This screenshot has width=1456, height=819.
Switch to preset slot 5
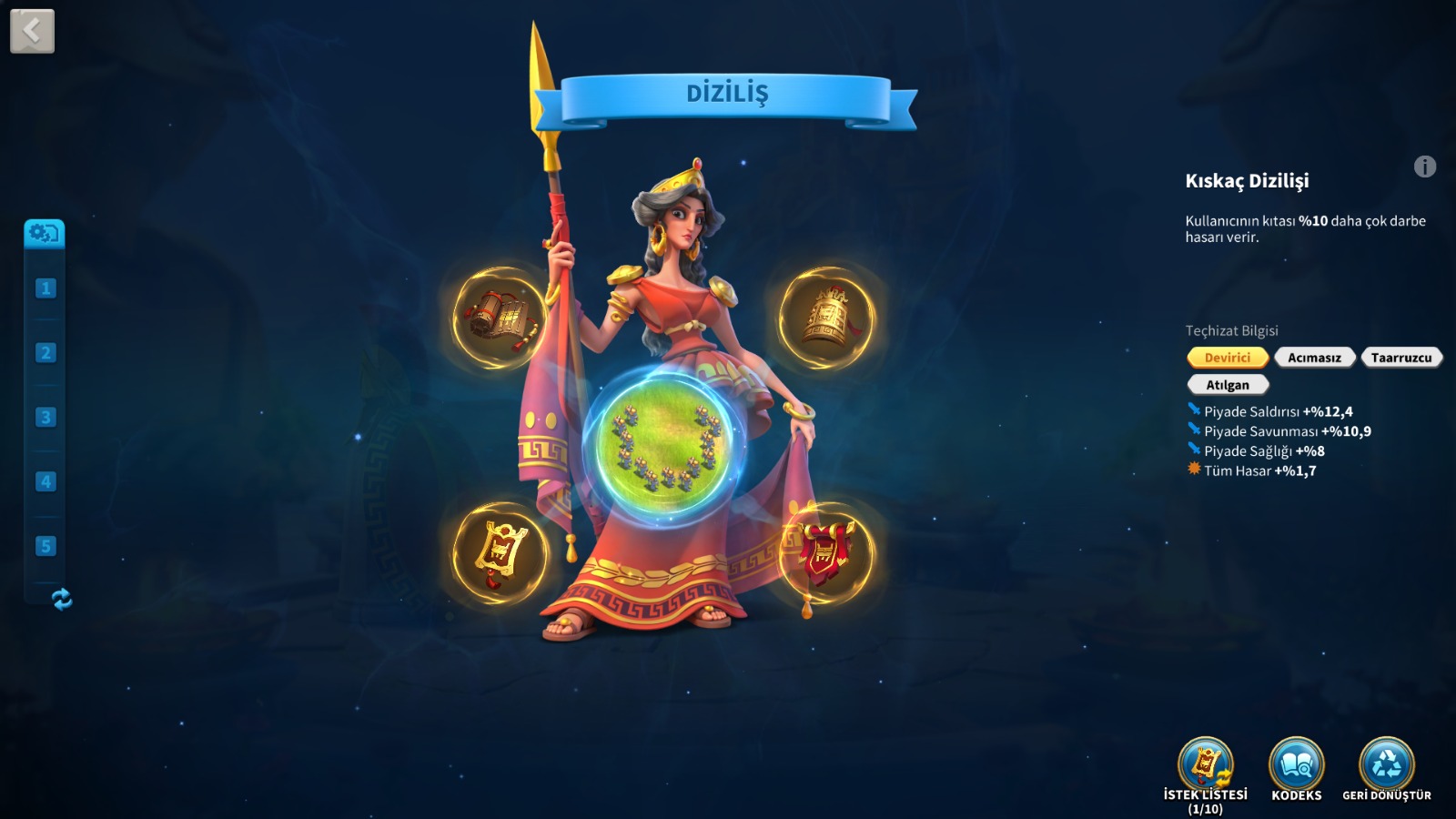coord(45,546)
